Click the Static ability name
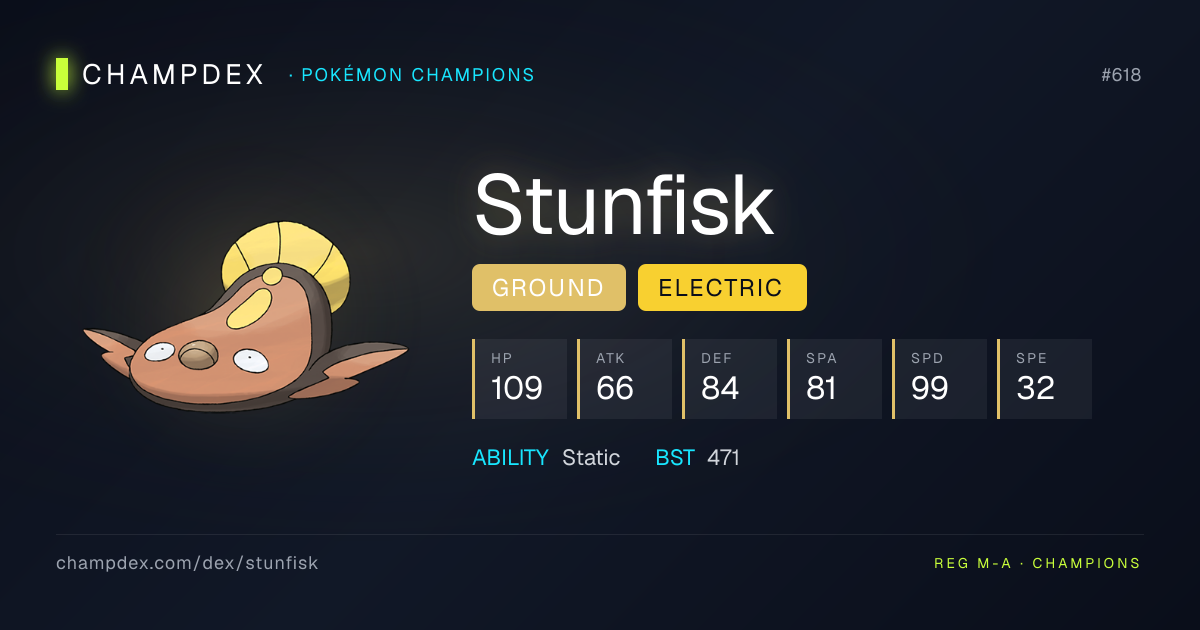 tap(591, 458)
